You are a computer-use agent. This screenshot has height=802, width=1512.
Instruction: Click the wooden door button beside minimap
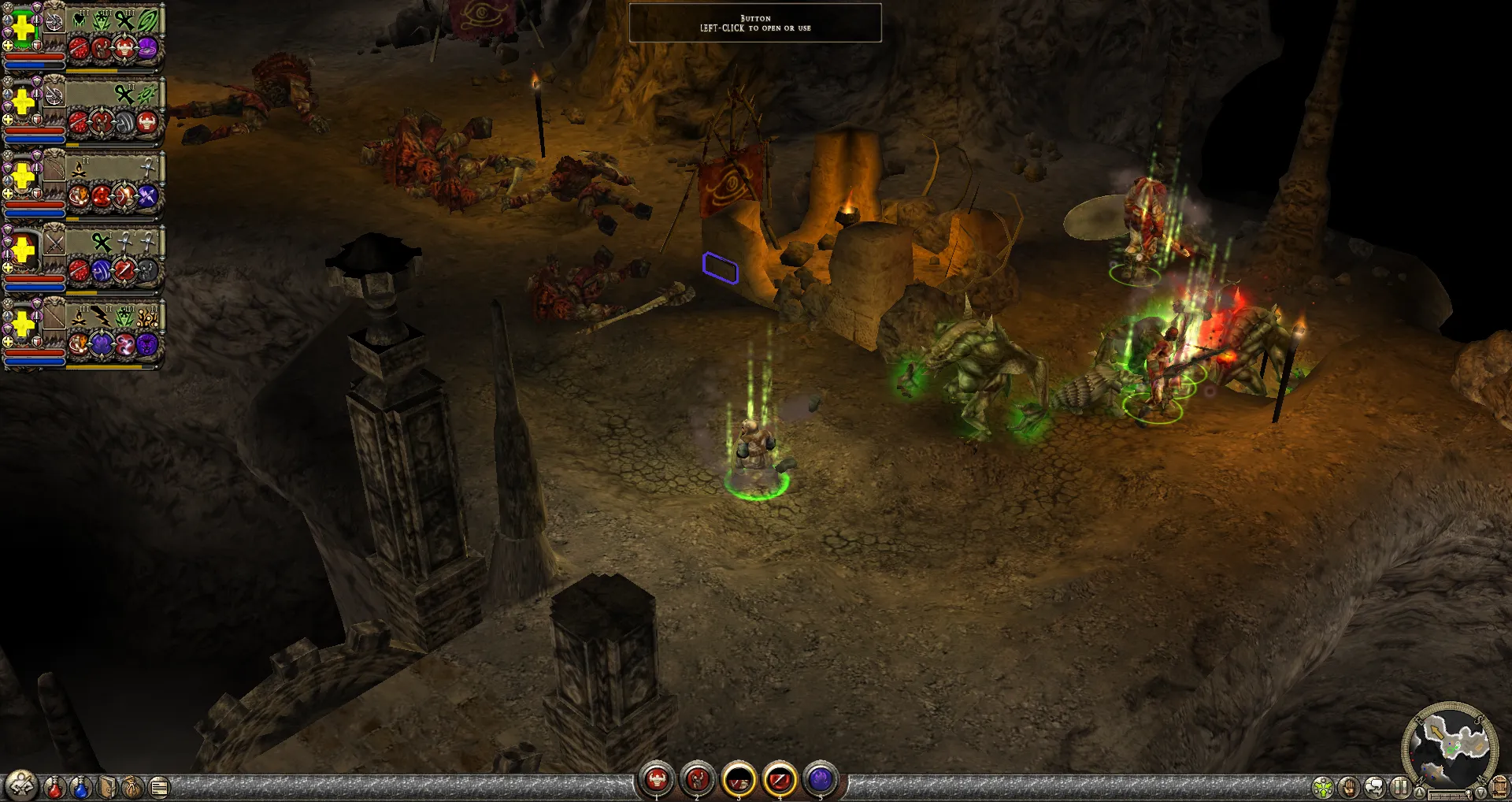pyautogui.click(x=1499, y=787)
